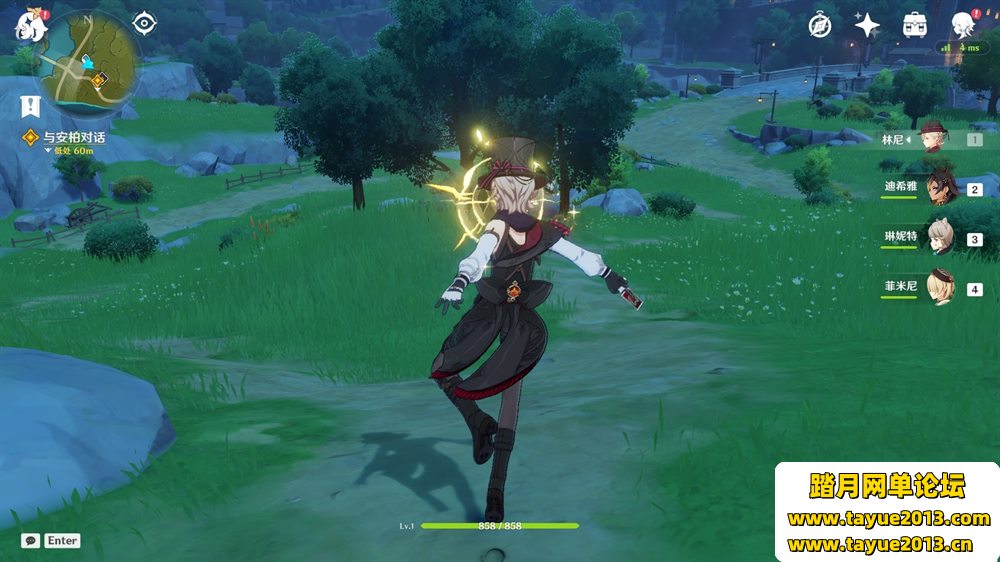Switch to party member 菲米尼
This screenshot has height=562, width=1000.
click(x=941, y=288)
